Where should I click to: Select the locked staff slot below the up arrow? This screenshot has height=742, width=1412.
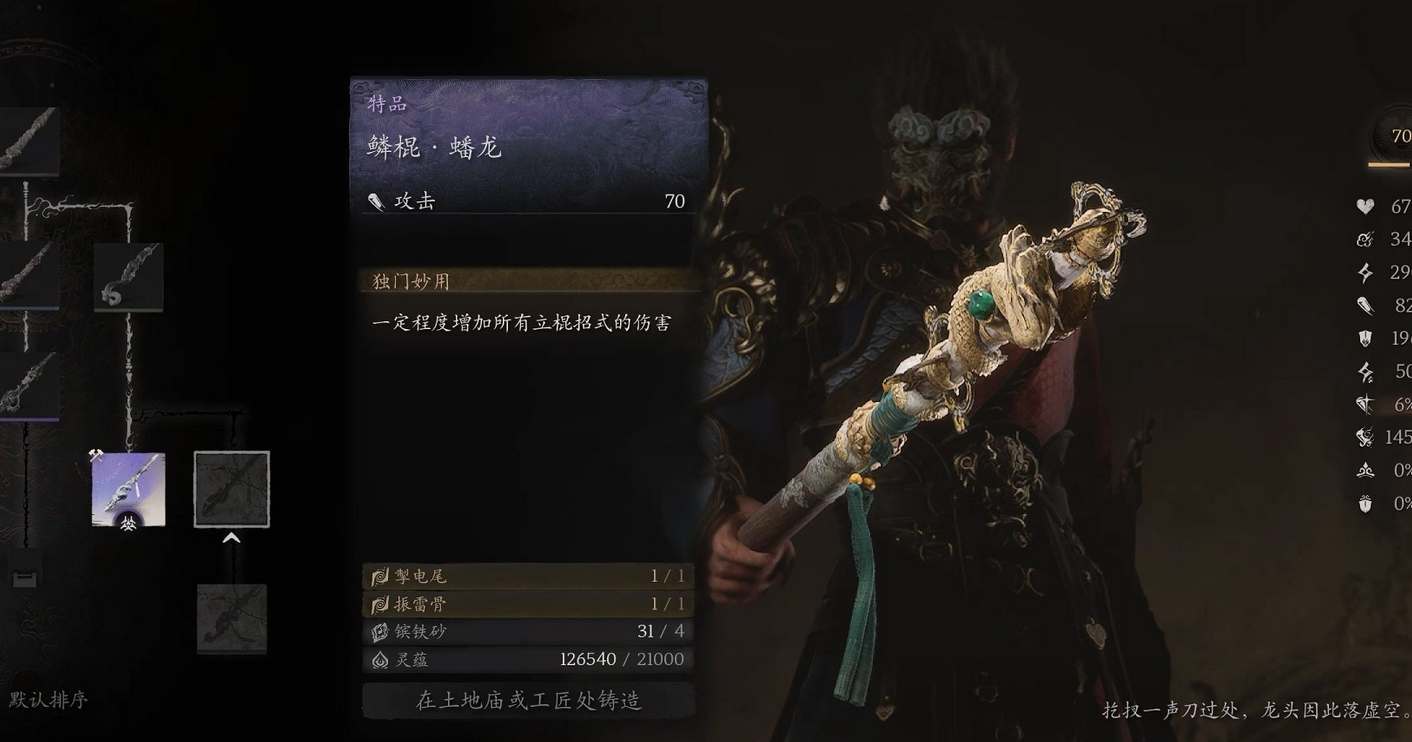(231, 618)
